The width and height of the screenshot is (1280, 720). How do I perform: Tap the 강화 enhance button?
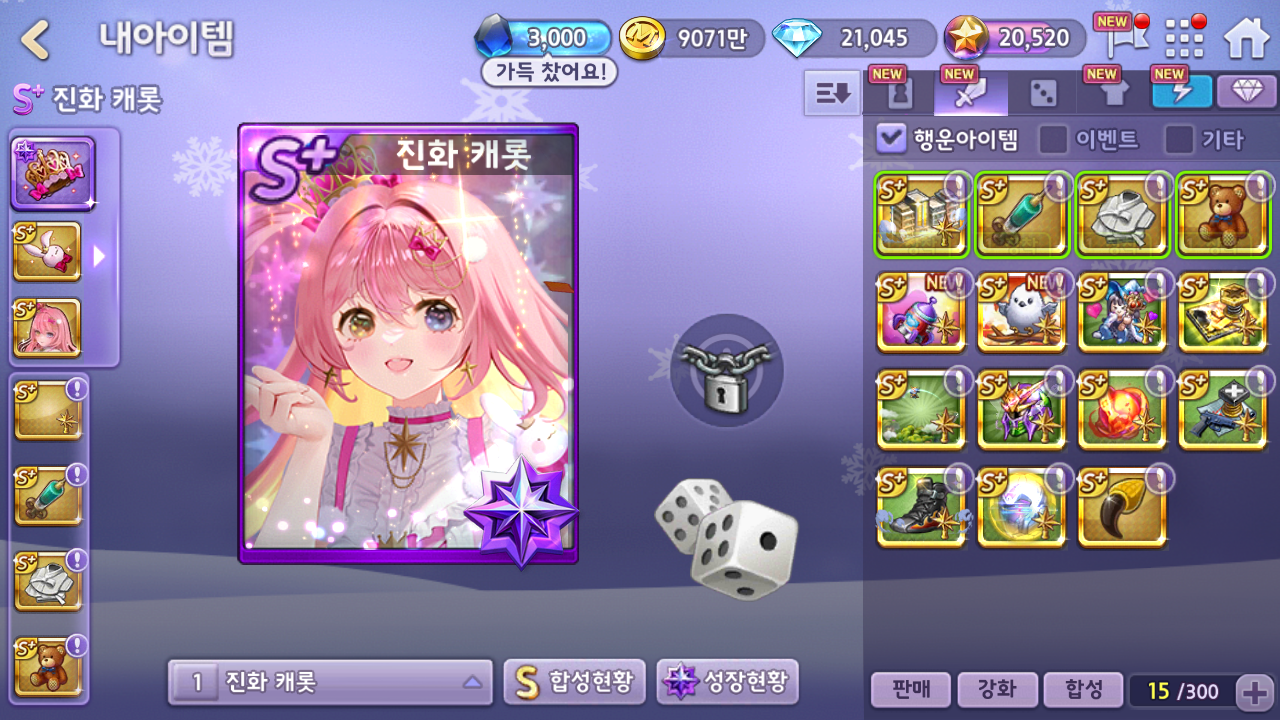pyautogui.click(x=996, y=690)
